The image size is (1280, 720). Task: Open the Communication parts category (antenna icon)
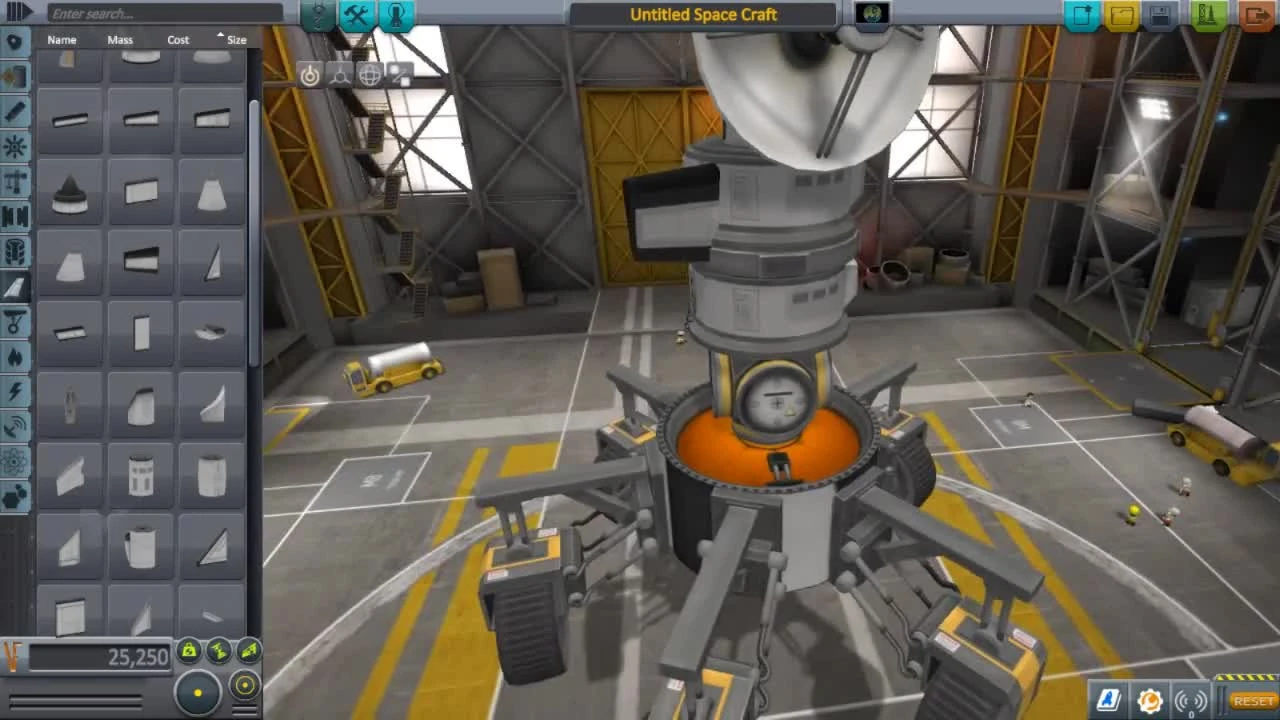[14, 428]
